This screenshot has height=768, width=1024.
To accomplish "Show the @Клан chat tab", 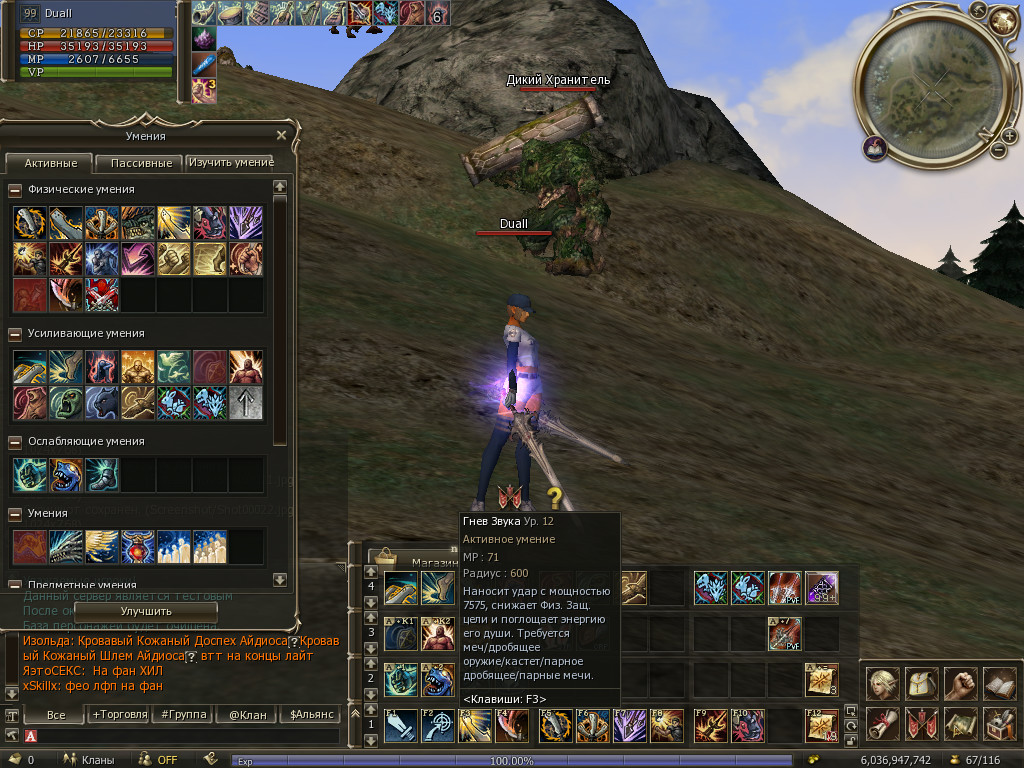I will (247, 714).
